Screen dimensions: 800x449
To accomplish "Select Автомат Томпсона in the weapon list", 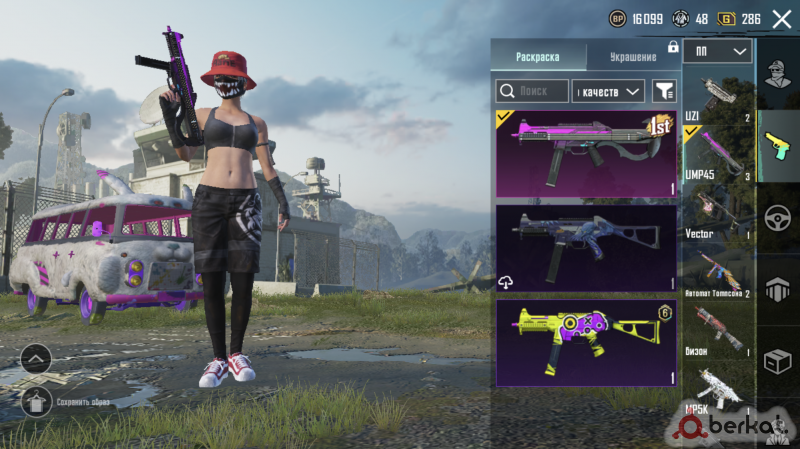I will click(x=718, y=270).
